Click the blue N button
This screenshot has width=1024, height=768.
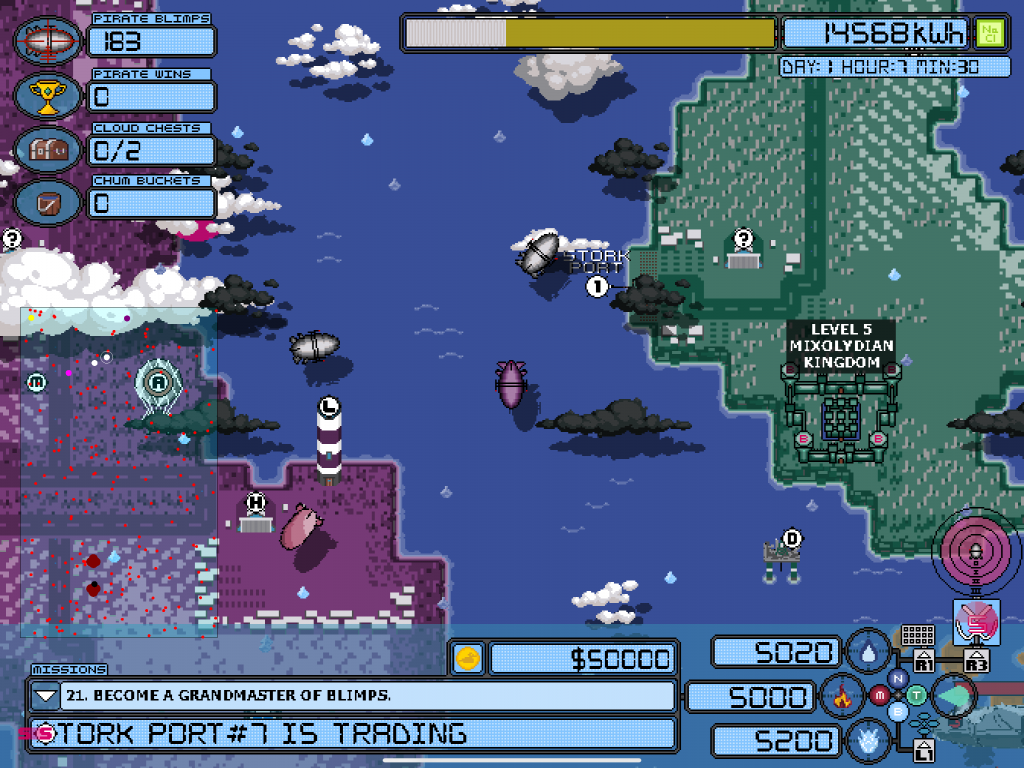(897, 678)
